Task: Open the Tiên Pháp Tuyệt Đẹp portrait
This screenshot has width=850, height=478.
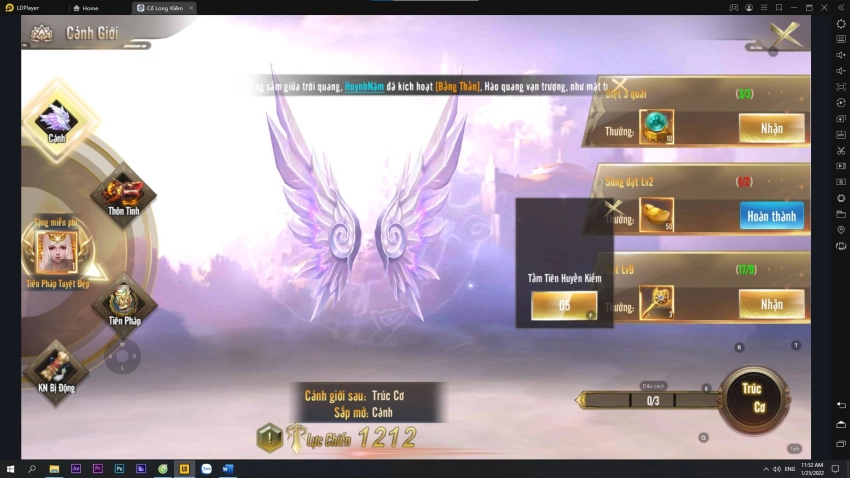Action: [57, 252]
